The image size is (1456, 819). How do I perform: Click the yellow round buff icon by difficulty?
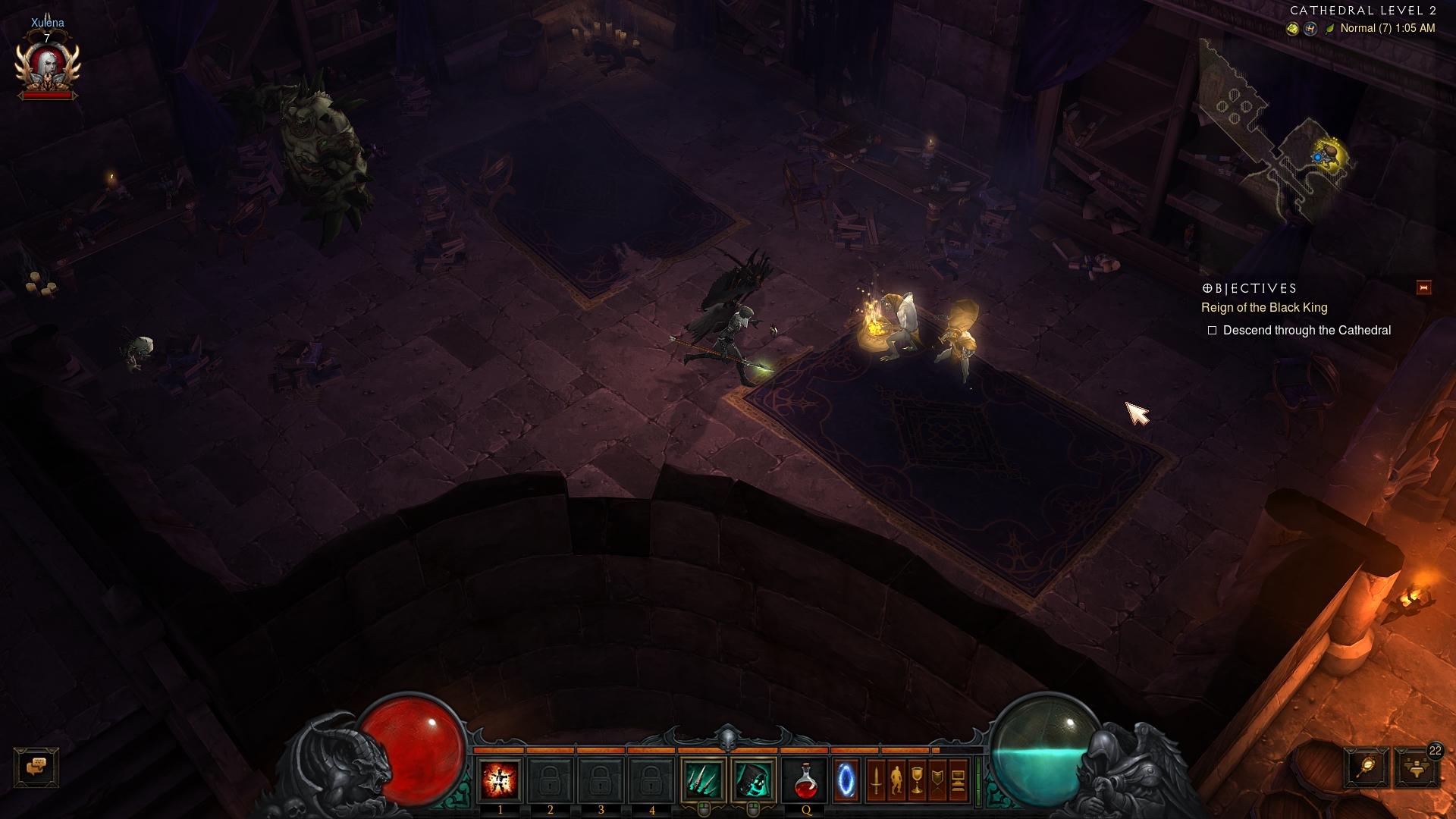pos(1292,29)
